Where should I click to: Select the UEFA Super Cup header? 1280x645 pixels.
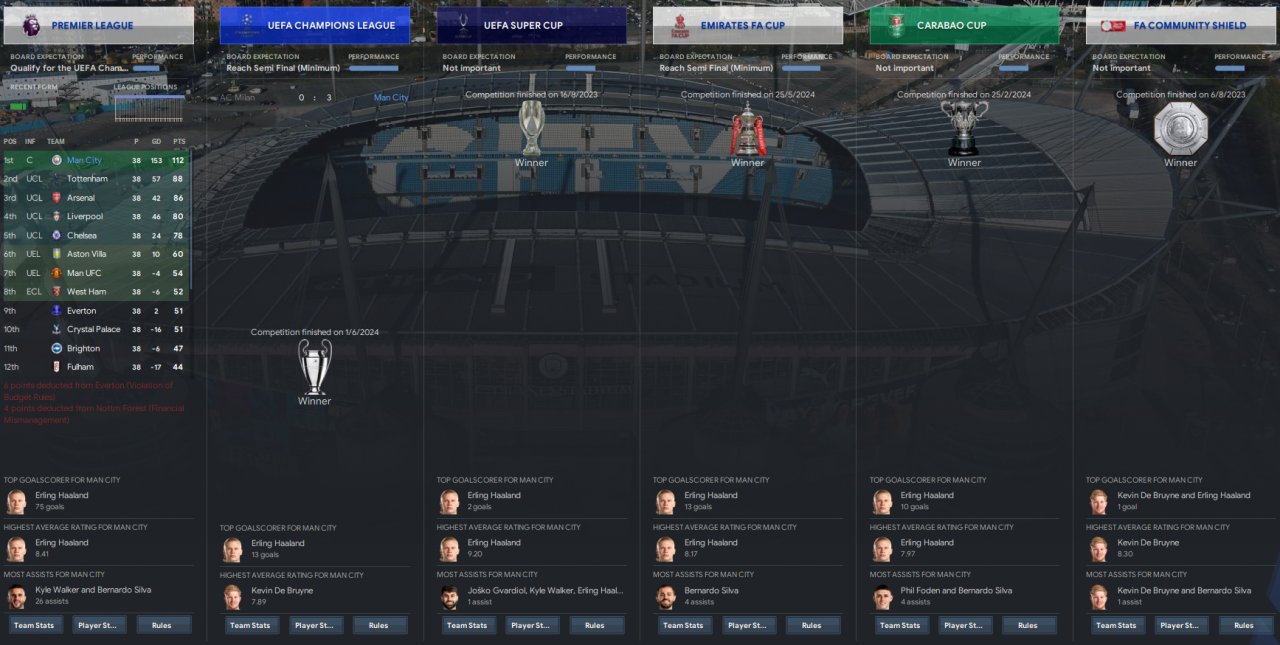531,25
